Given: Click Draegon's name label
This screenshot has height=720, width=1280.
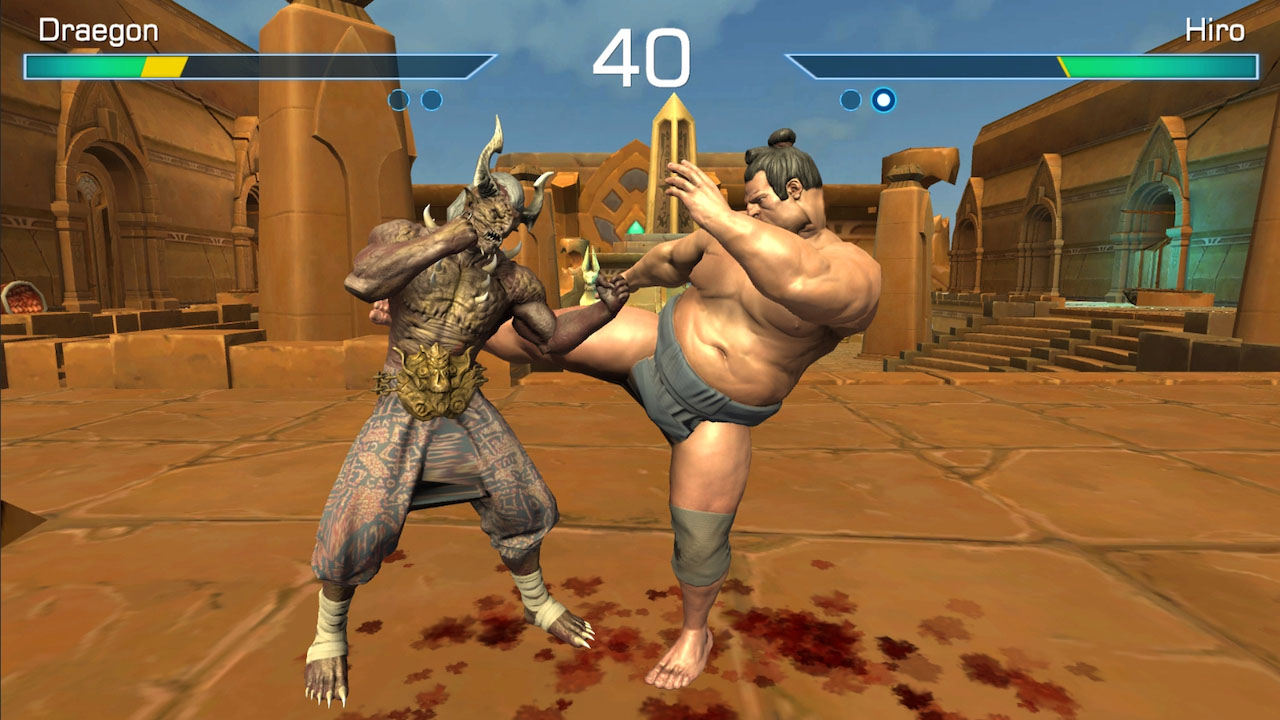Looking at the screenshot, I should (x=97, y=29).
